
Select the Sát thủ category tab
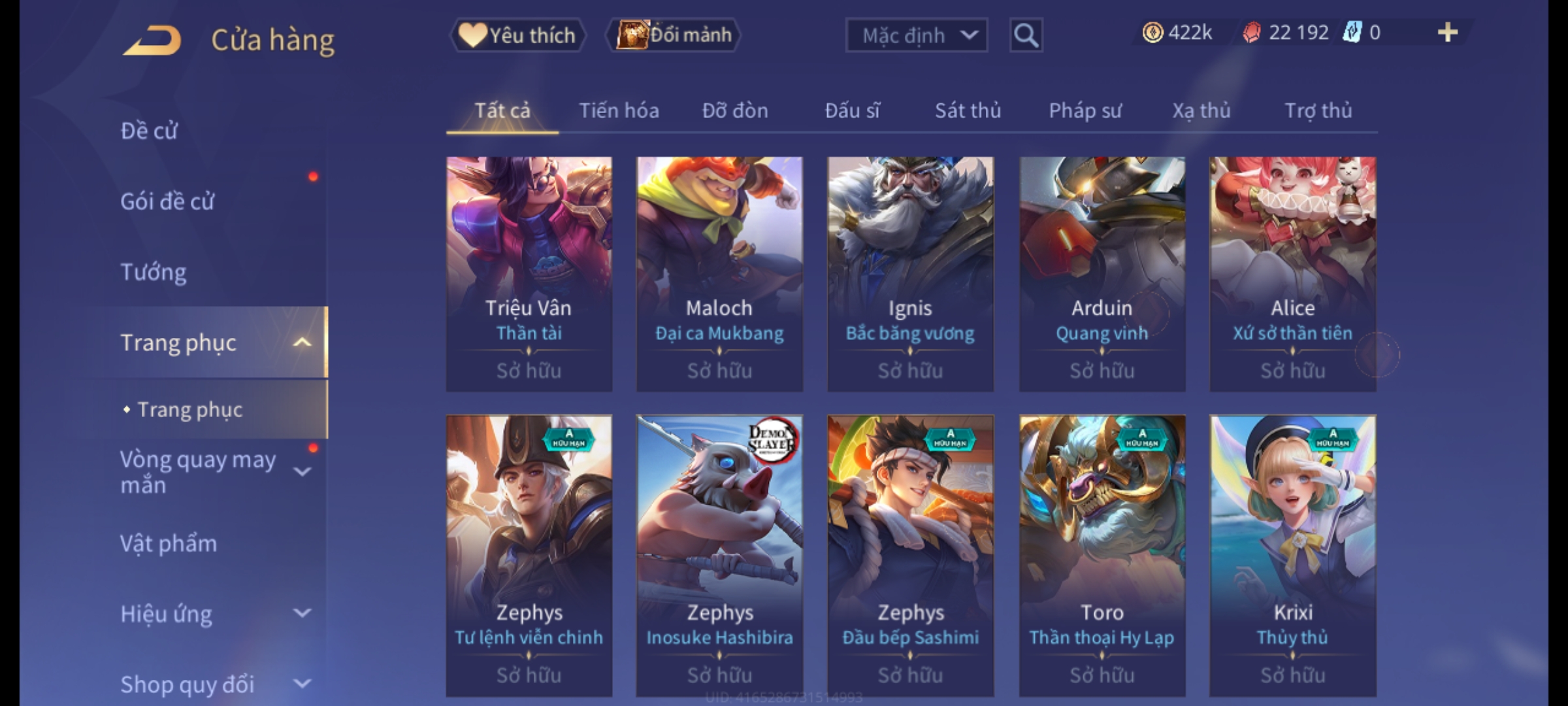pyautogui.click(x=968, y=110)
